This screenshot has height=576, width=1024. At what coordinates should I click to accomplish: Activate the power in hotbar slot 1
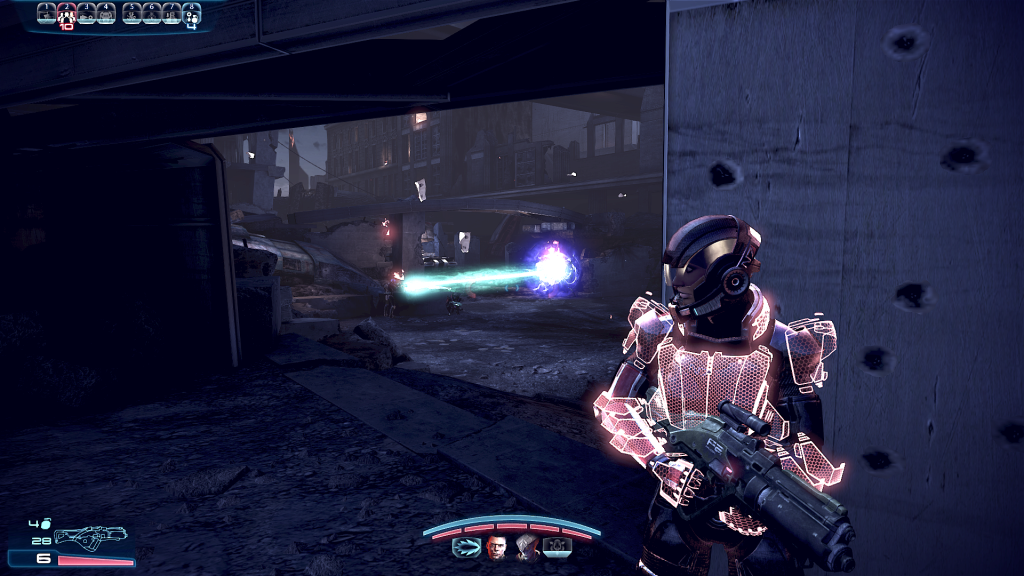pyautogui.click(x=46, y=13)
